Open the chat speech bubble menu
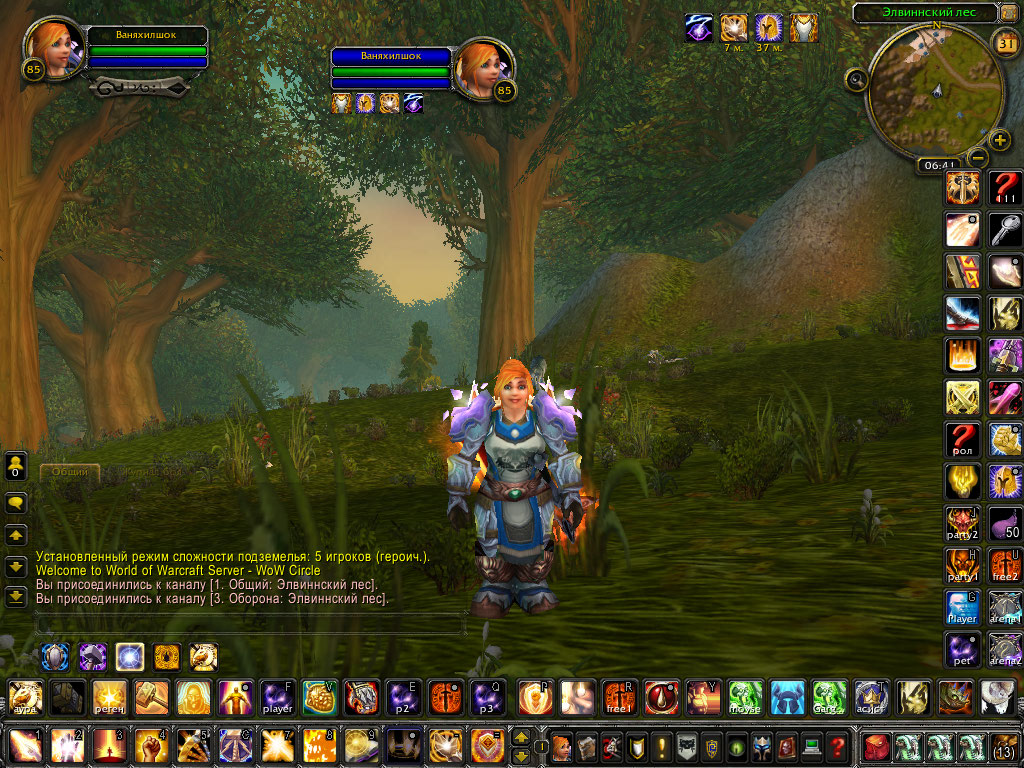 (16, 502)
